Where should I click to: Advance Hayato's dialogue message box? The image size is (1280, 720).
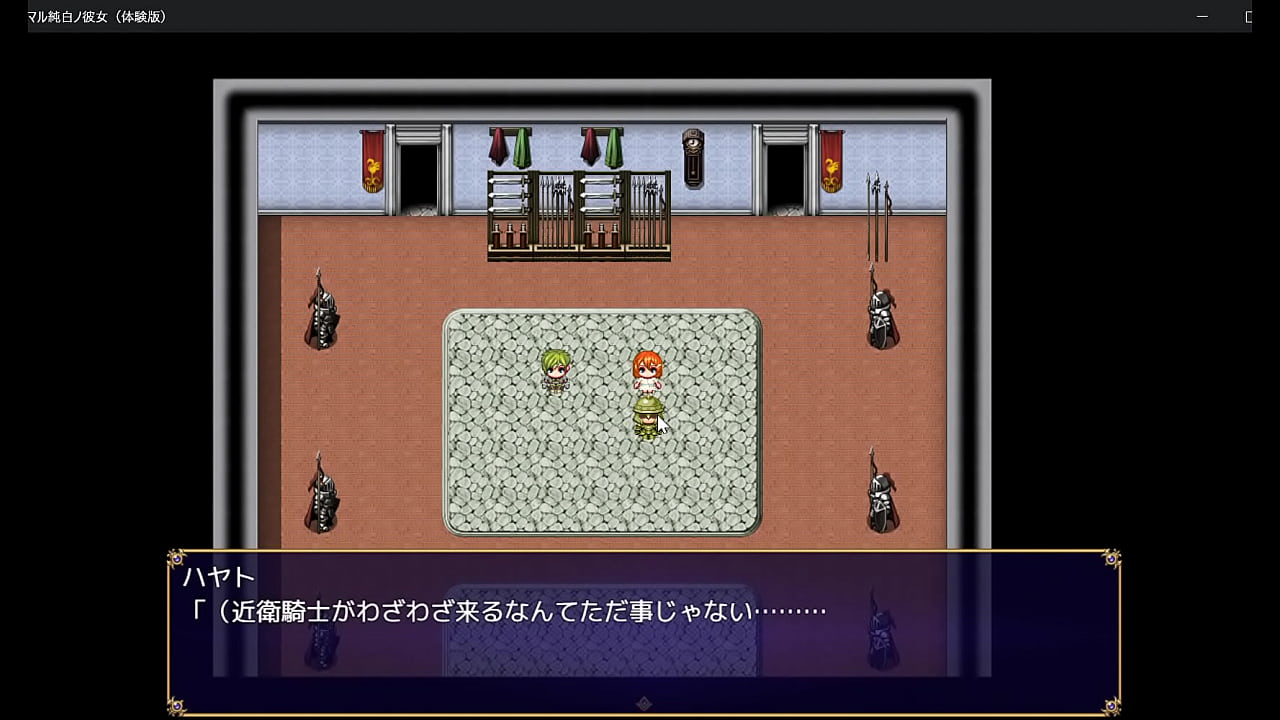[x=644, y=630]
